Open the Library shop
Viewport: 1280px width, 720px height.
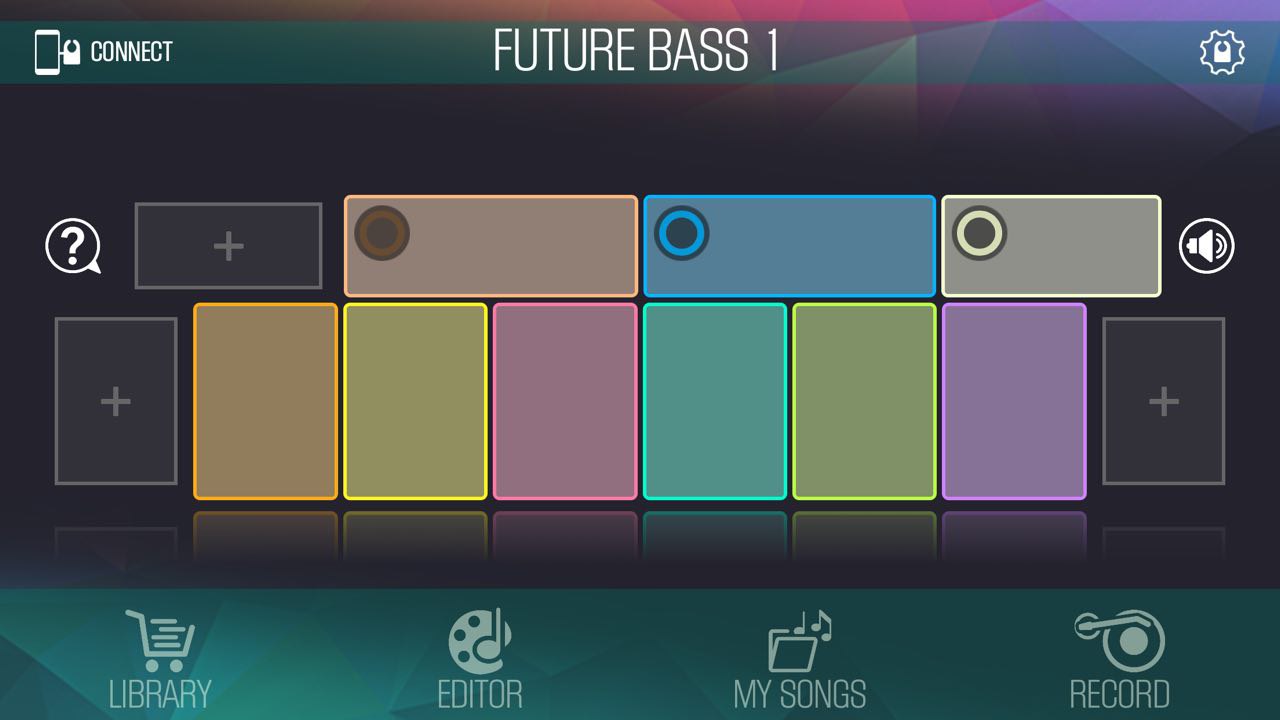tap(160, 660)
